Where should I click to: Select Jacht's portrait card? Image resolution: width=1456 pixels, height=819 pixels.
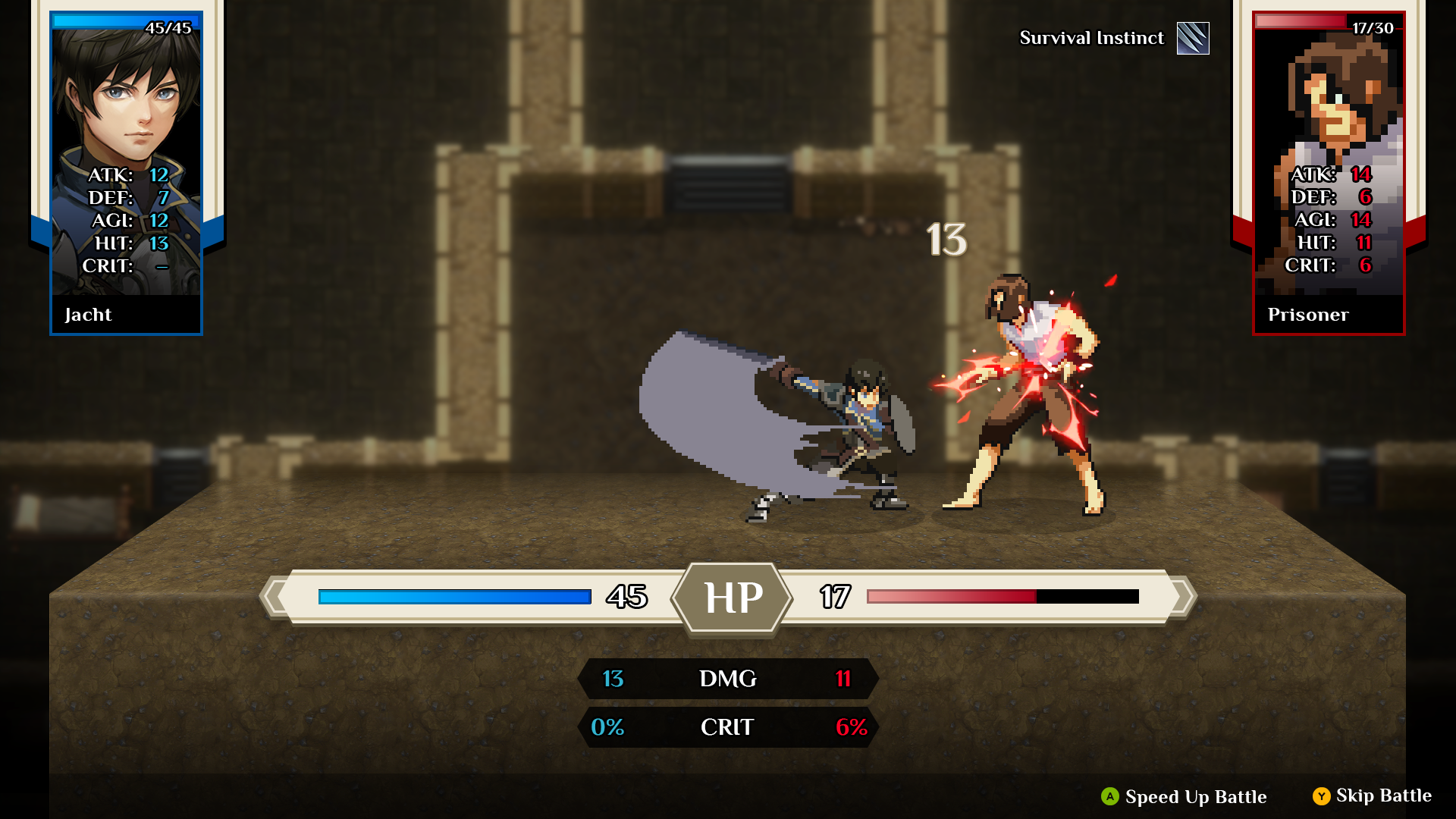click(126, 173)
